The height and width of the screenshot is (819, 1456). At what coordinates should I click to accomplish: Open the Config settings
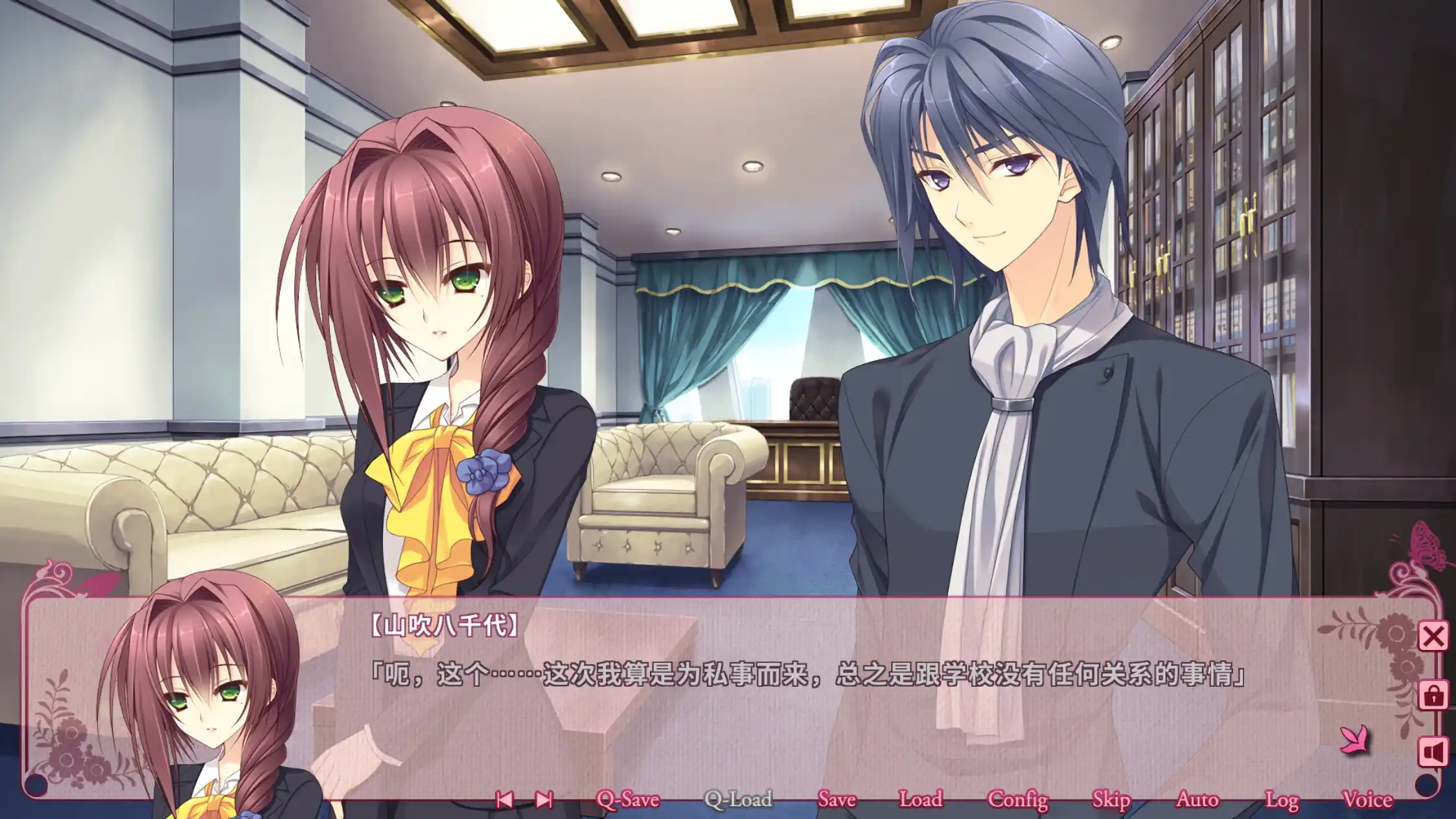(x=1017, y=800)
